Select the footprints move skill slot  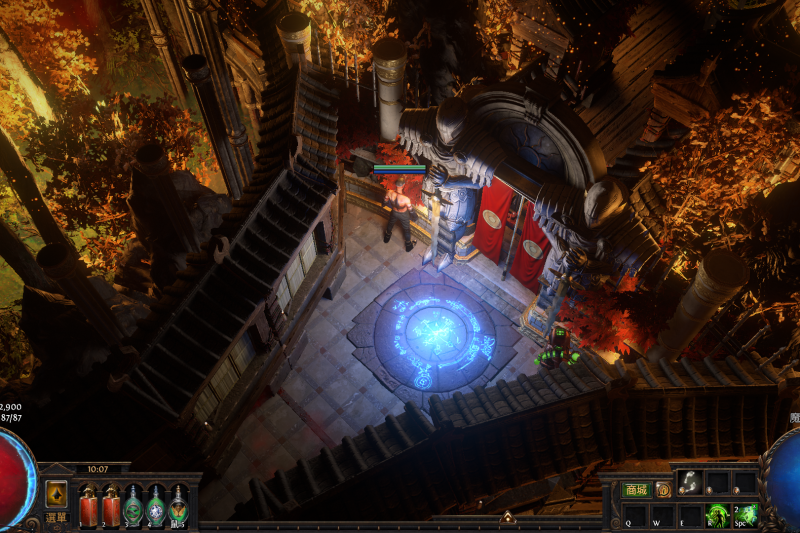(689, 483)
